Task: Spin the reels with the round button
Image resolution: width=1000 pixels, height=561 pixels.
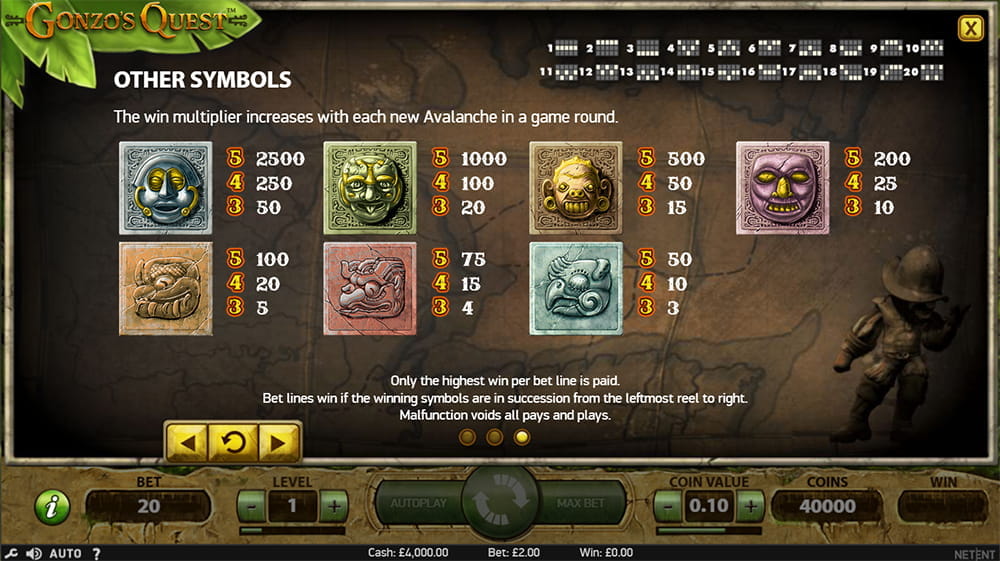Action: point(500,502)
